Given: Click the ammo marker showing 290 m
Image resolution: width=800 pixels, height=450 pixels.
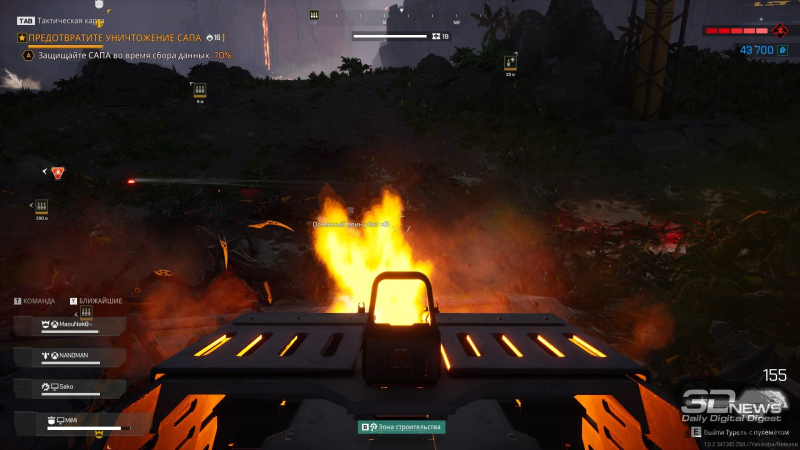Looking at the screenshot, I should pyautogui.click(x=41, y=207).
